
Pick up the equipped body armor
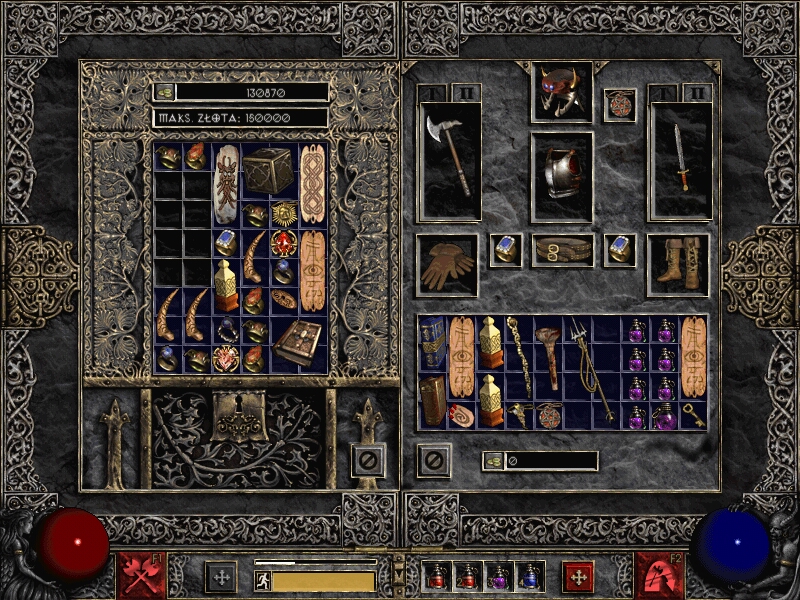(x=561, y=176)
